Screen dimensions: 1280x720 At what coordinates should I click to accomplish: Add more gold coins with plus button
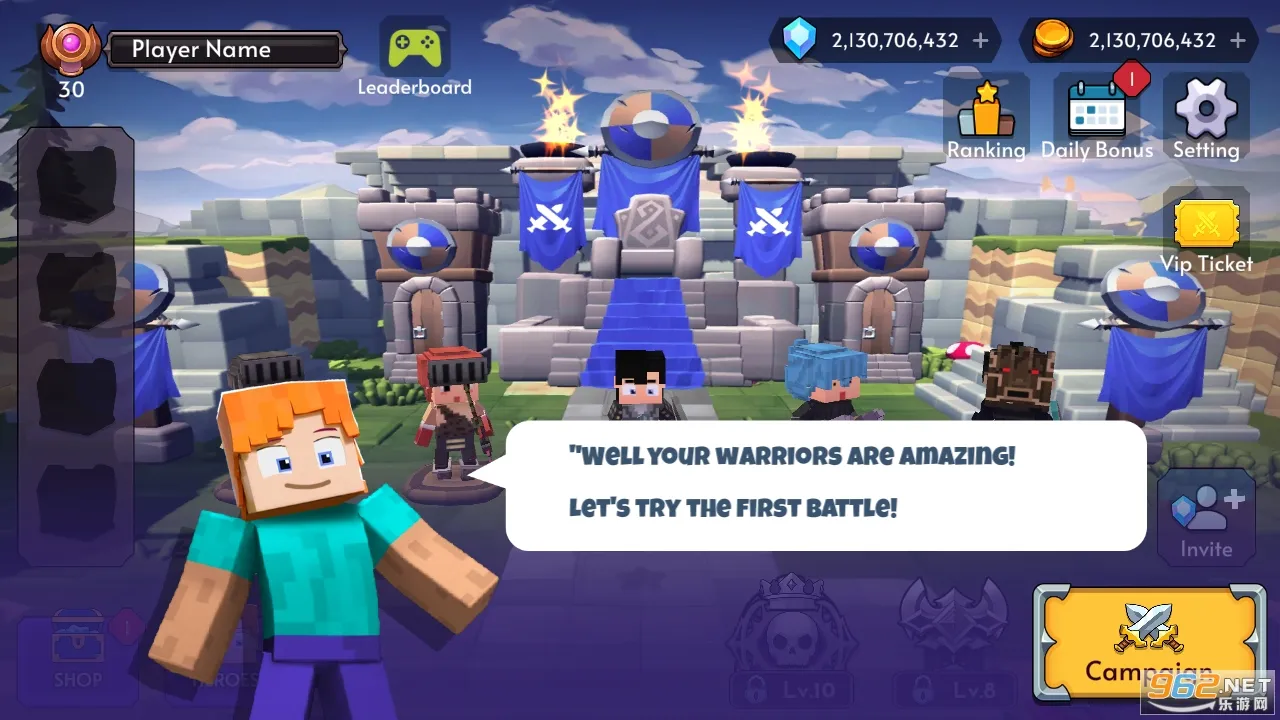1238,41
